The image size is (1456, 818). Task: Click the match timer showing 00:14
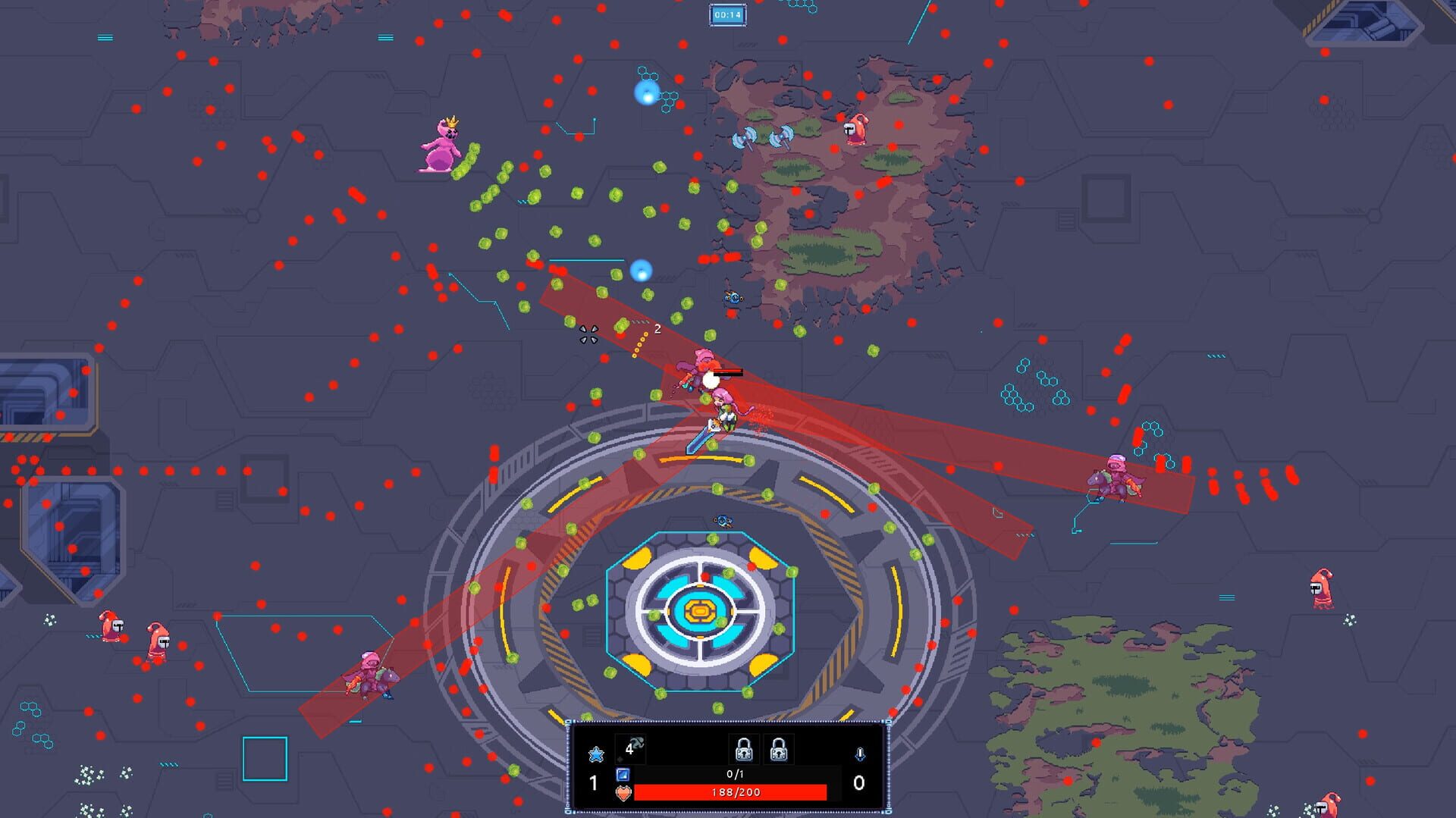[x=728, y=14]
